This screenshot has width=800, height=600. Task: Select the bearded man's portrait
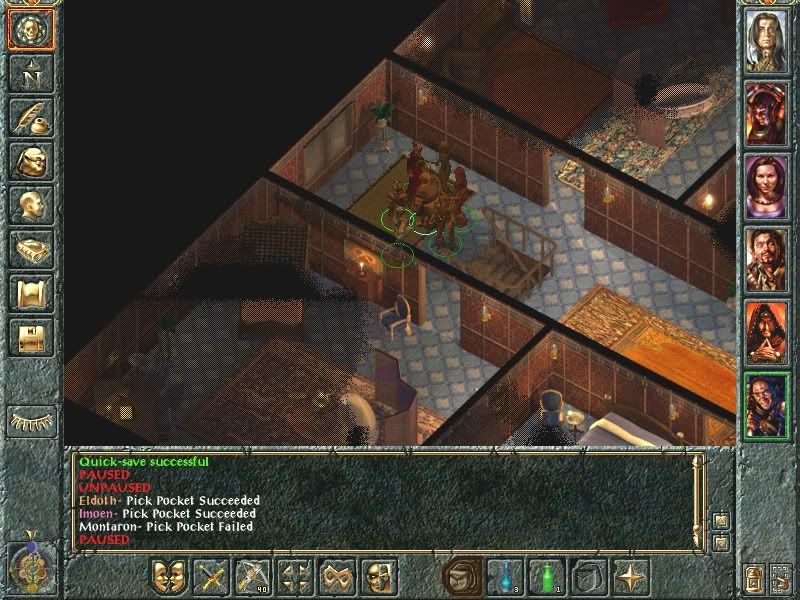pos(767,257)
